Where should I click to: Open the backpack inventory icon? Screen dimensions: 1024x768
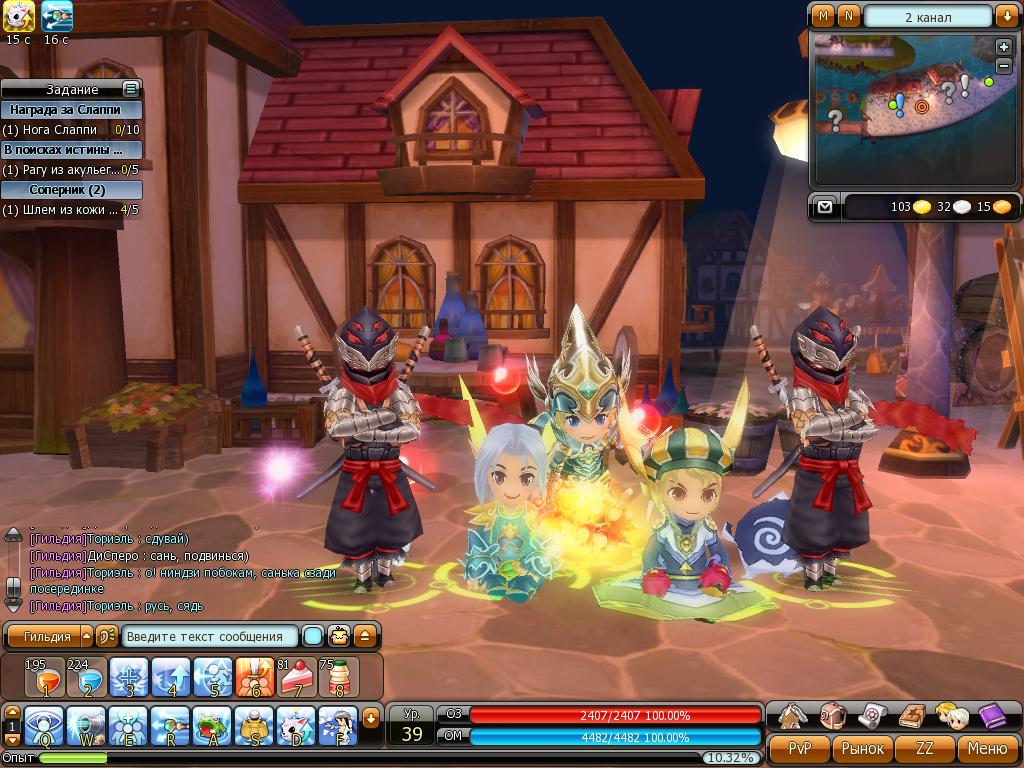coord(832,716)
